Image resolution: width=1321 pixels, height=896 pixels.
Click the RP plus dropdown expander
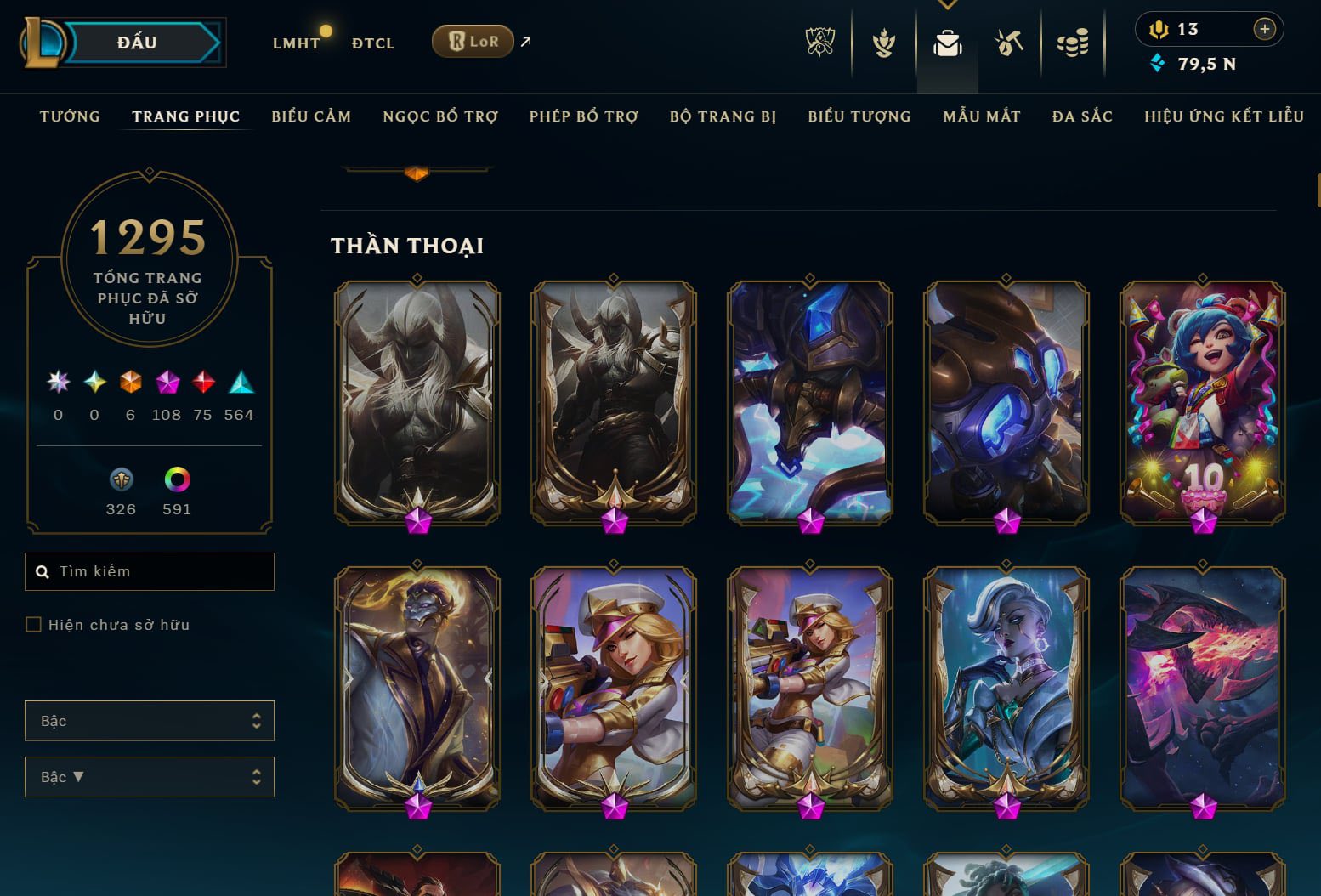1266,28
